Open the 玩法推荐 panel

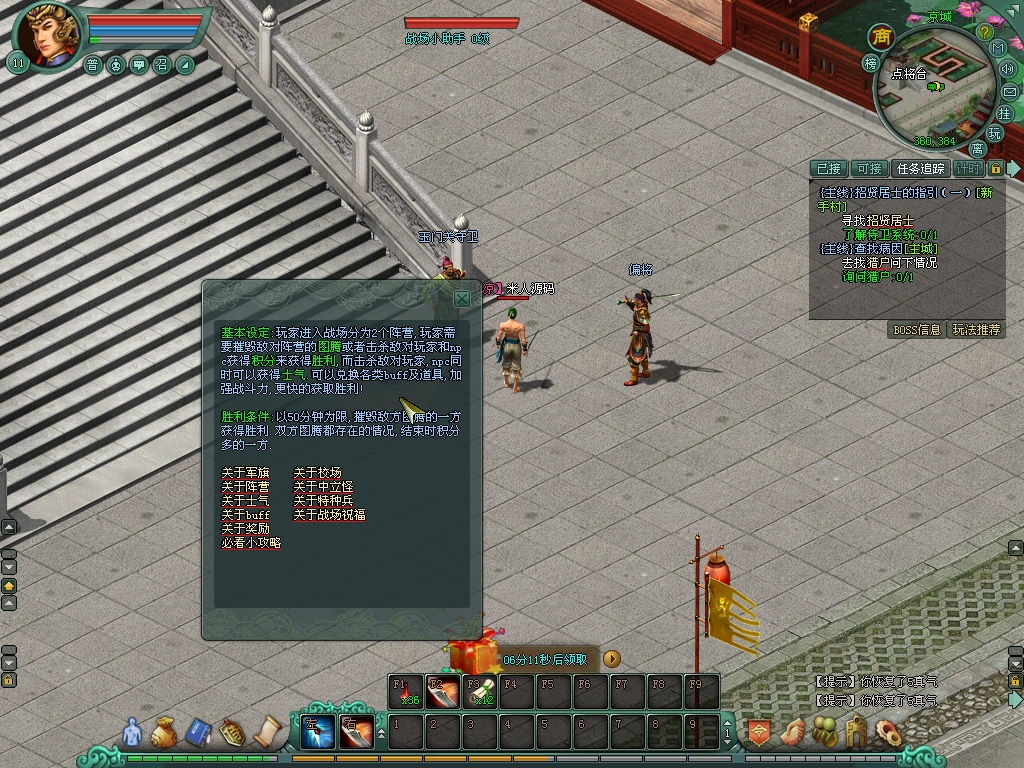point(976,330)
